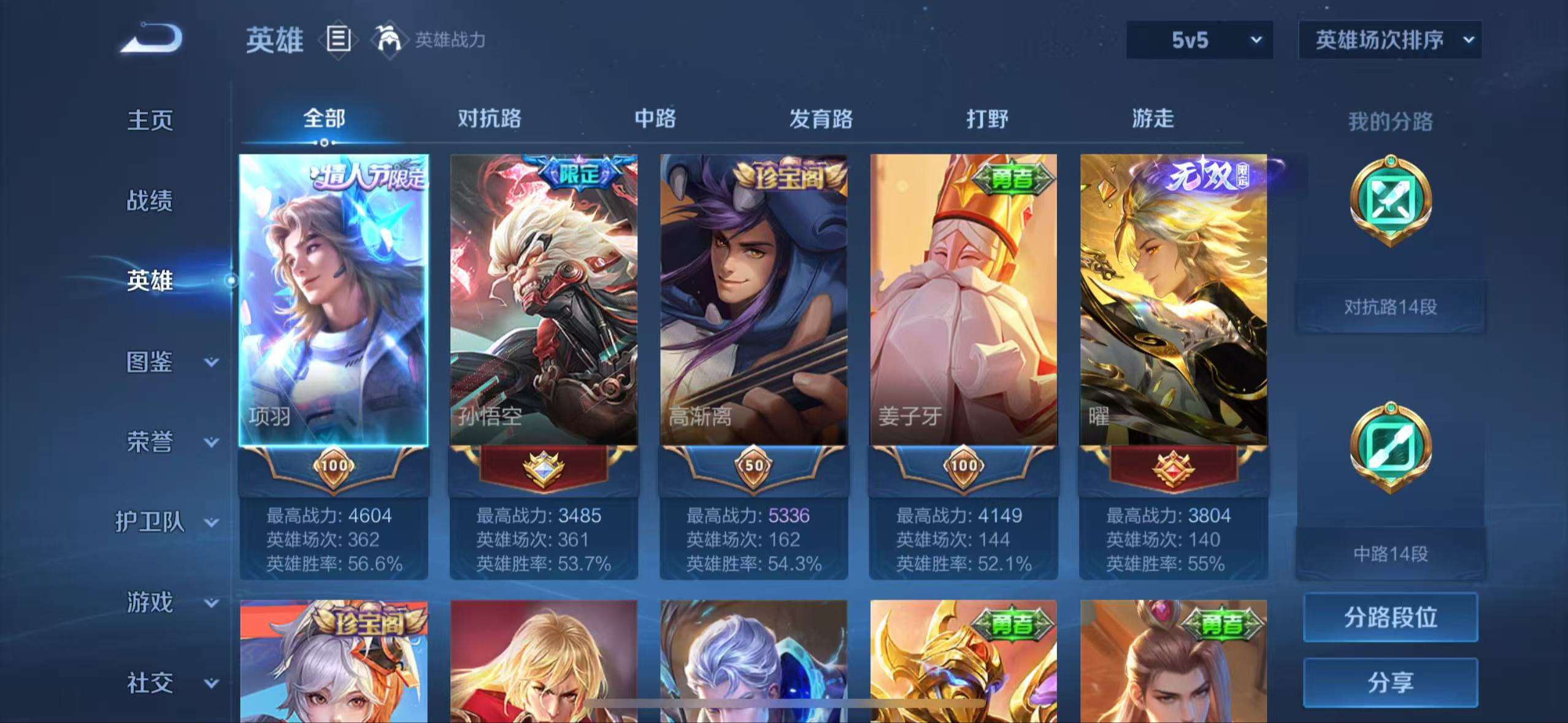Open the 分路段位 panel
Image resolution: width=1568 pixels, height=723 pixels.
click(1390, 618)
